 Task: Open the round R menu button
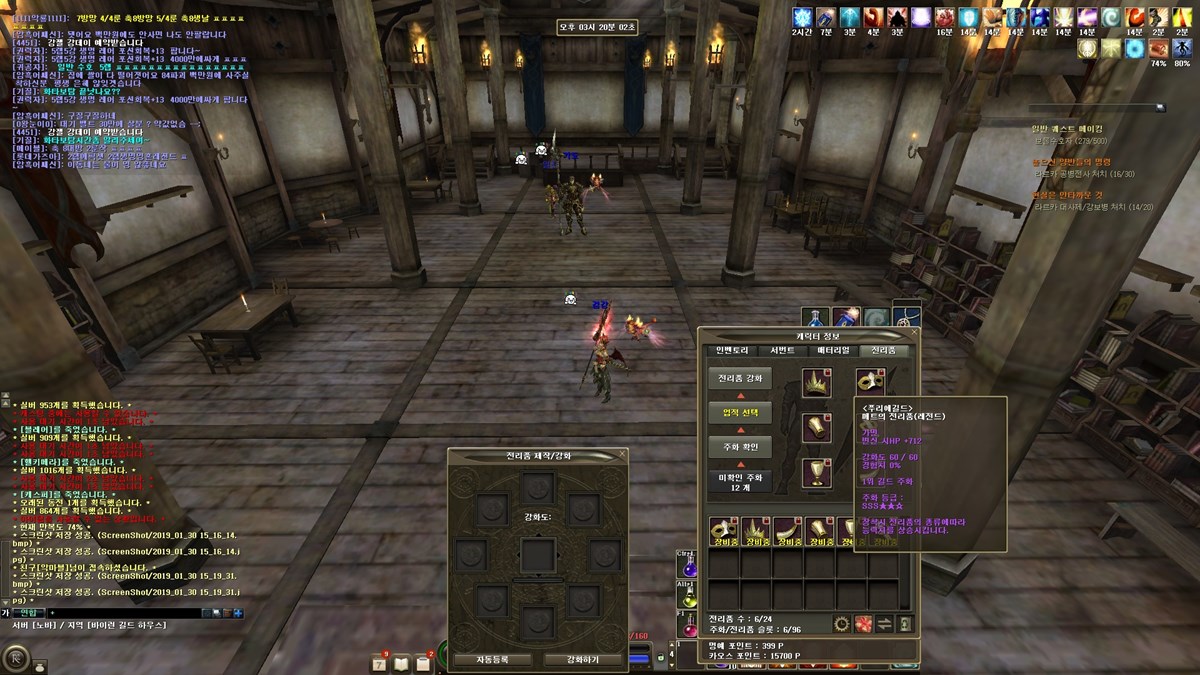click(x=18, y=658)
